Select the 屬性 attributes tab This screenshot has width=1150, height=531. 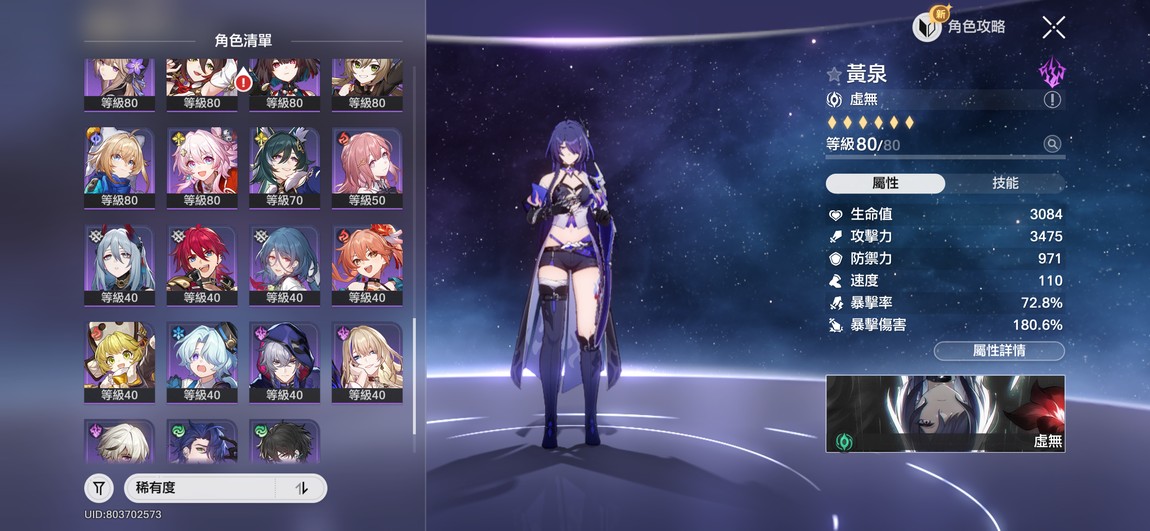pos(885,183)
